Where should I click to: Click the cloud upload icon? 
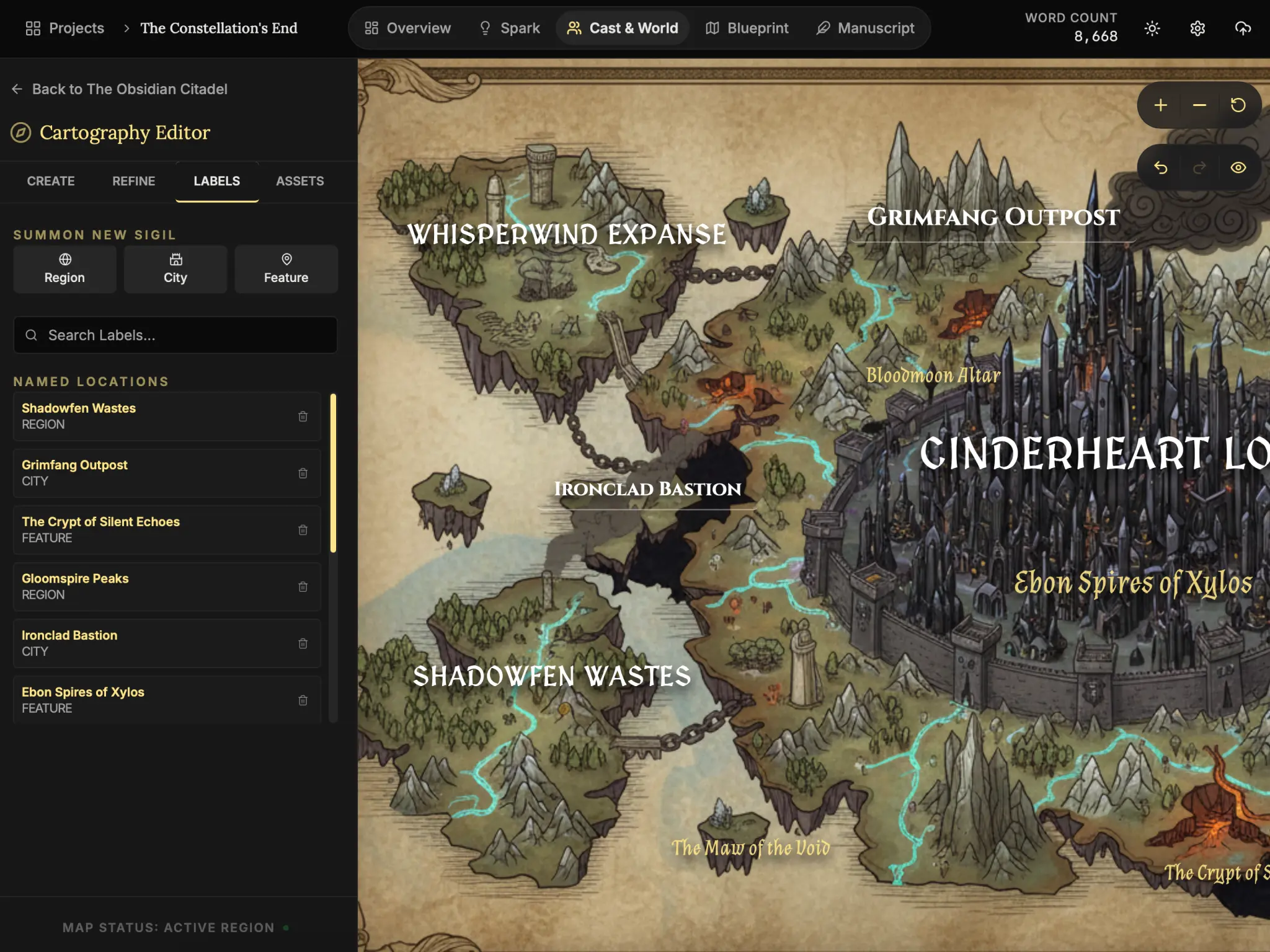[x=1243, y=29]
